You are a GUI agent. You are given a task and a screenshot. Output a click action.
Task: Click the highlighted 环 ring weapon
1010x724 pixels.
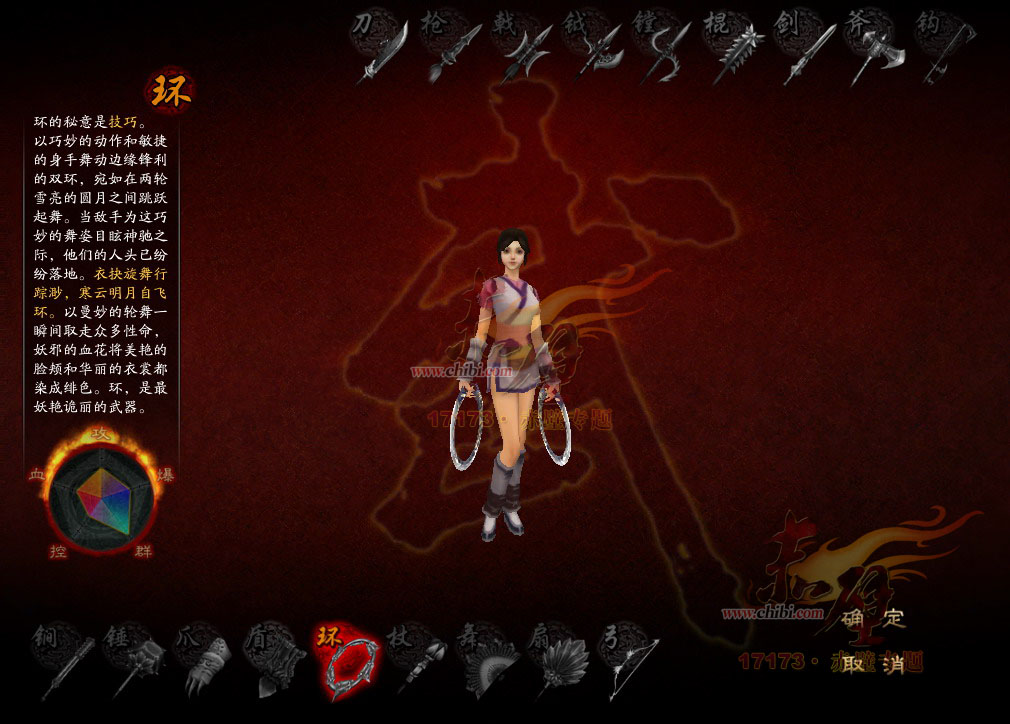tap(345, 658)
